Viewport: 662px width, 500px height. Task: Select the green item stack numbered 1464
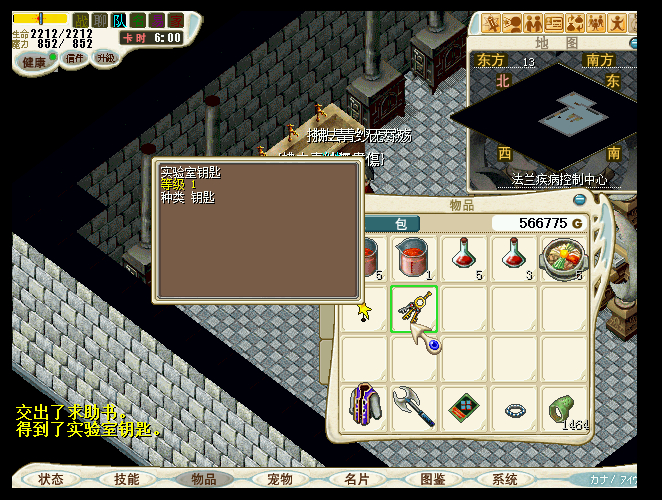(x=564, y=407)
